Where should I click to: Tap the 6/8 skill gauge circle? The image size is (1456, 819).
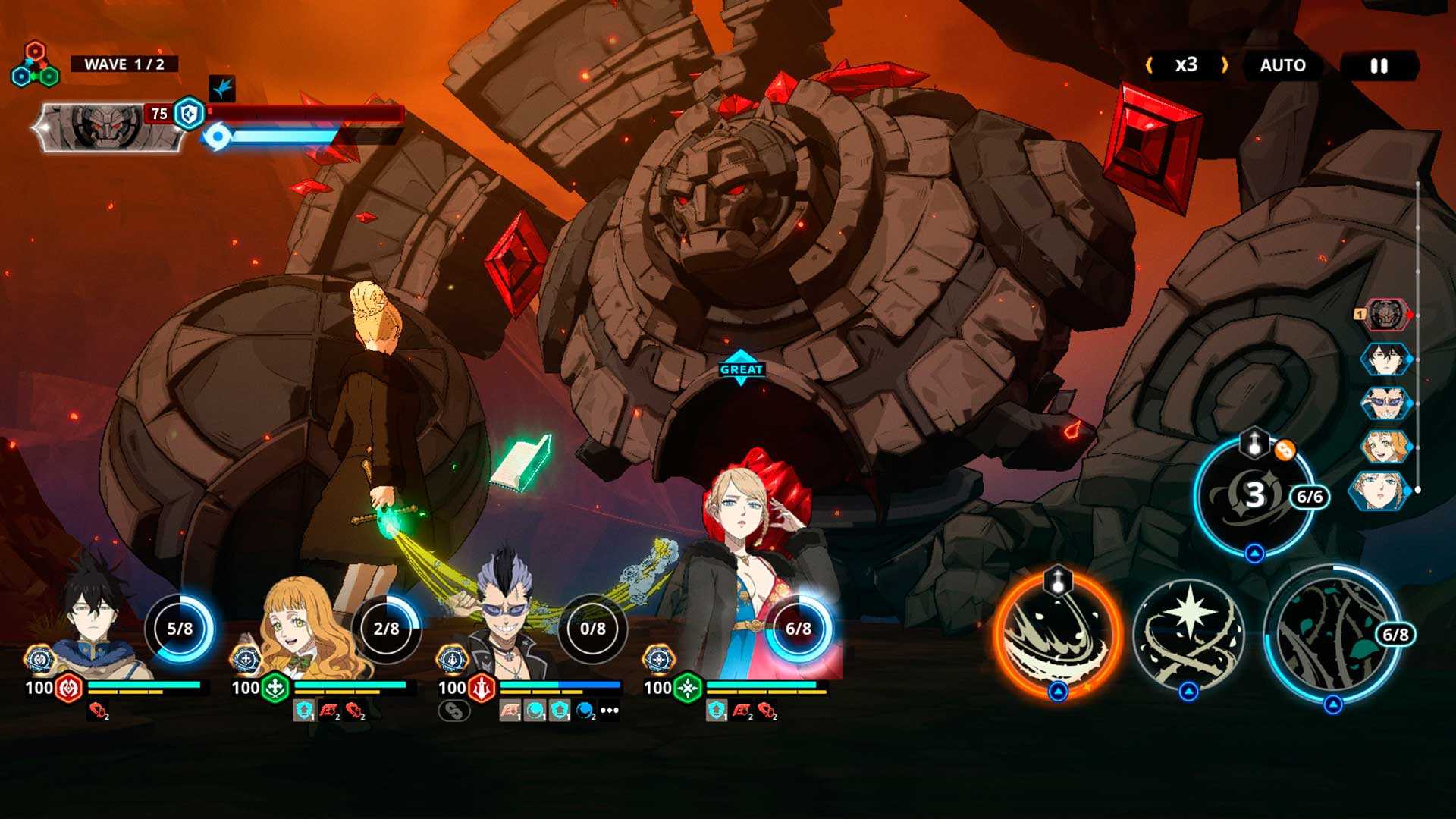pyautogui.click(x=798, y=629)
